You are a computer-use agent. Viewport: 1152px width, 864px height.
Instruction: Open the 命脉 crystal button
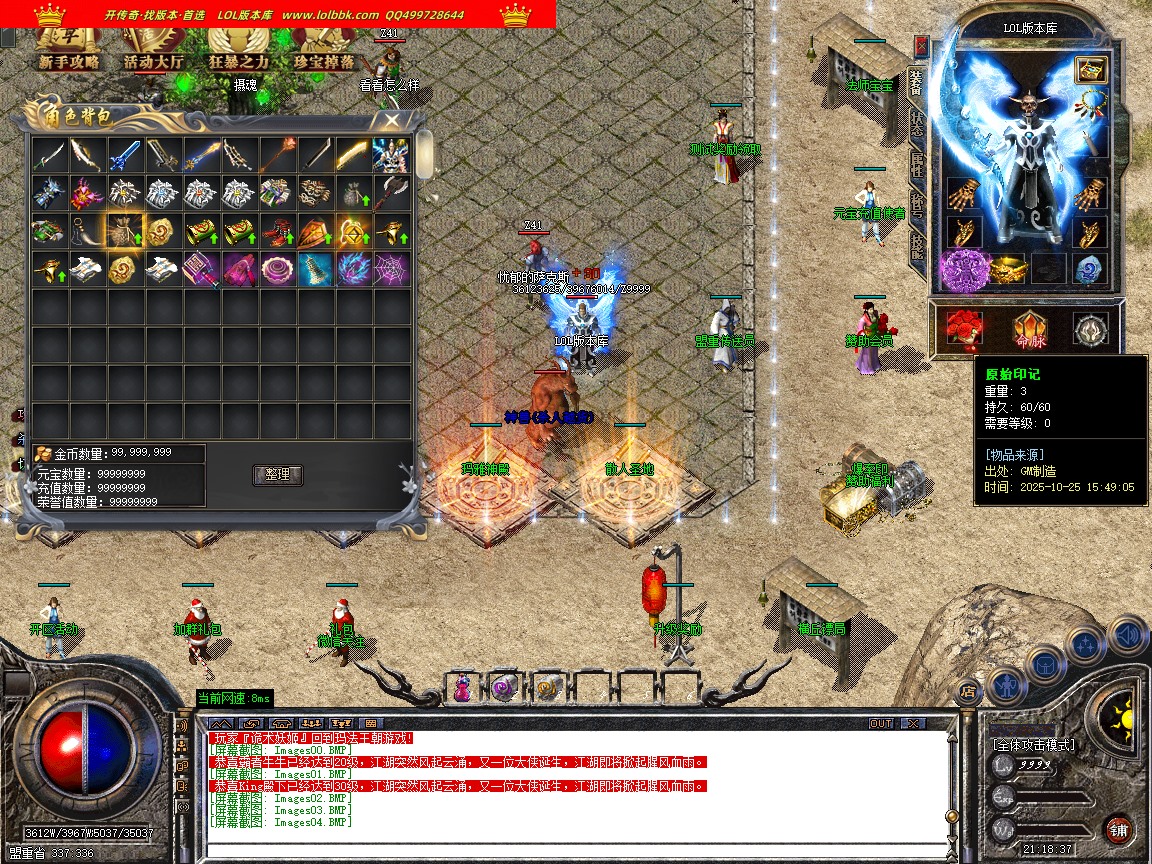point(1029,329)
